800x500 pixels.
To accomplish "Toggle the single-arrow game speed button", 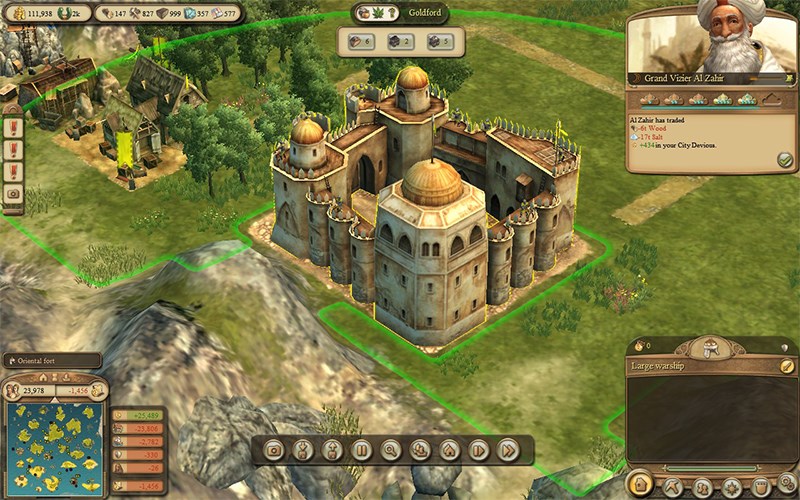I will coord(479,450).
